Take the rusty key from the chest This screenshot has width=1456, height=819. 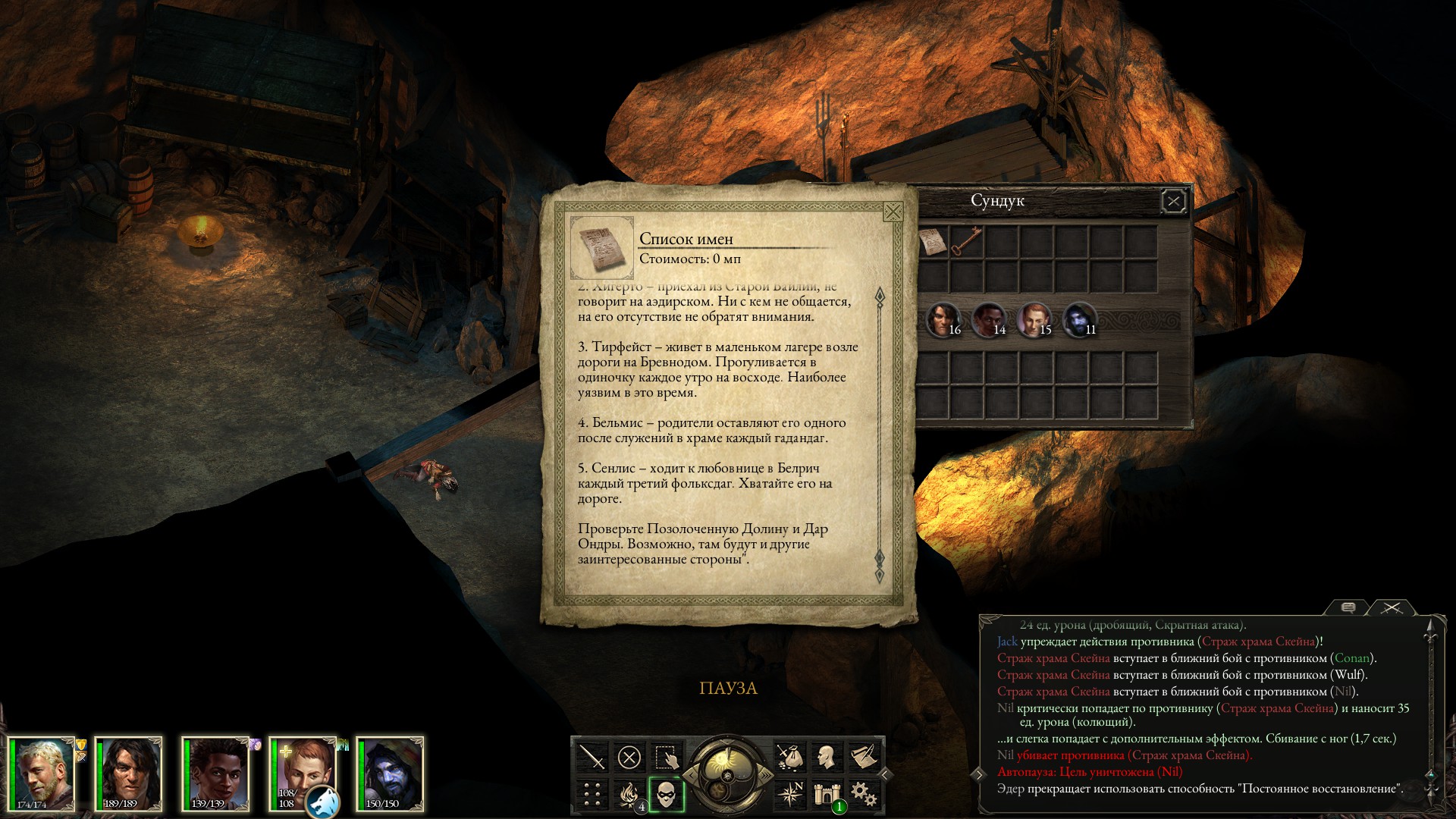(x=966, y=243)
